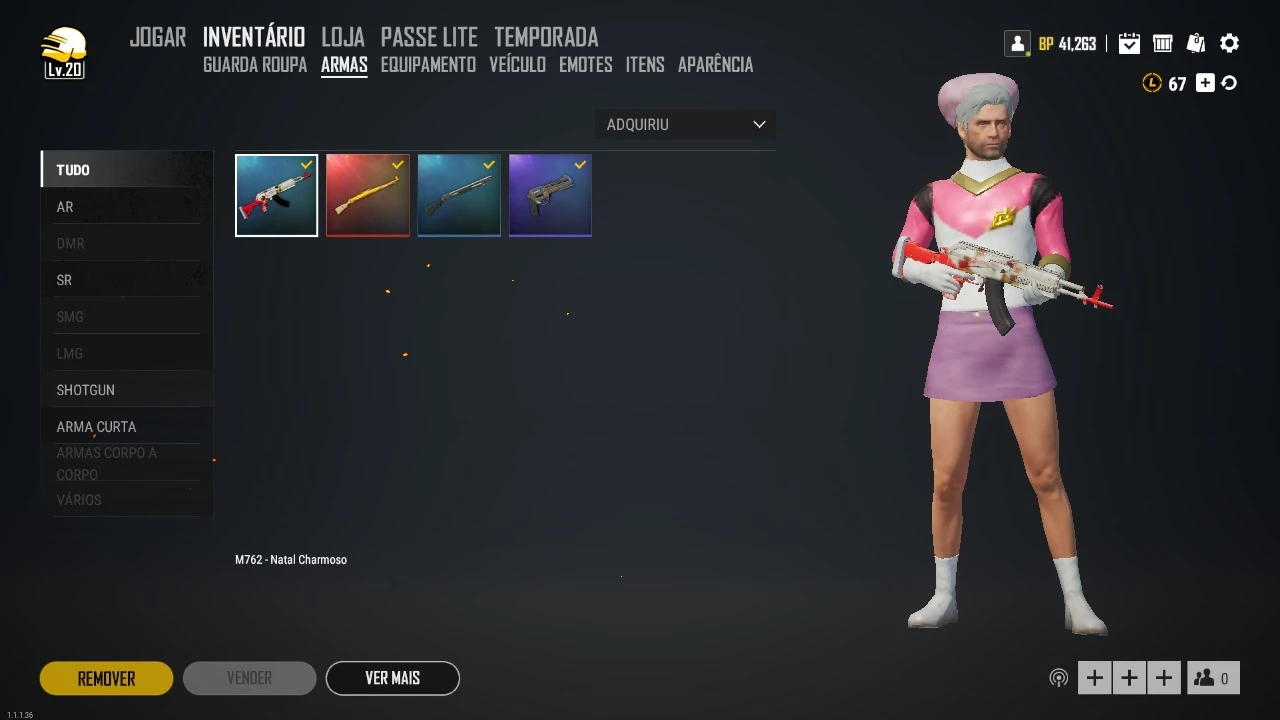
Task: Add coins with the plus button
Action: 1205,83
